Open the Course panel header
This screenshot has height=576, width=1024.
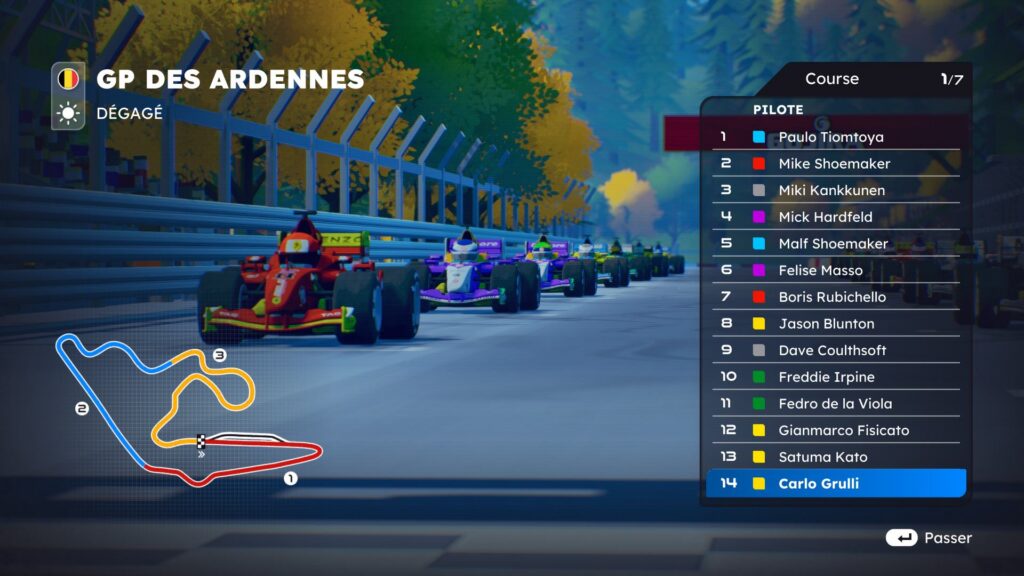click(833, 79)
